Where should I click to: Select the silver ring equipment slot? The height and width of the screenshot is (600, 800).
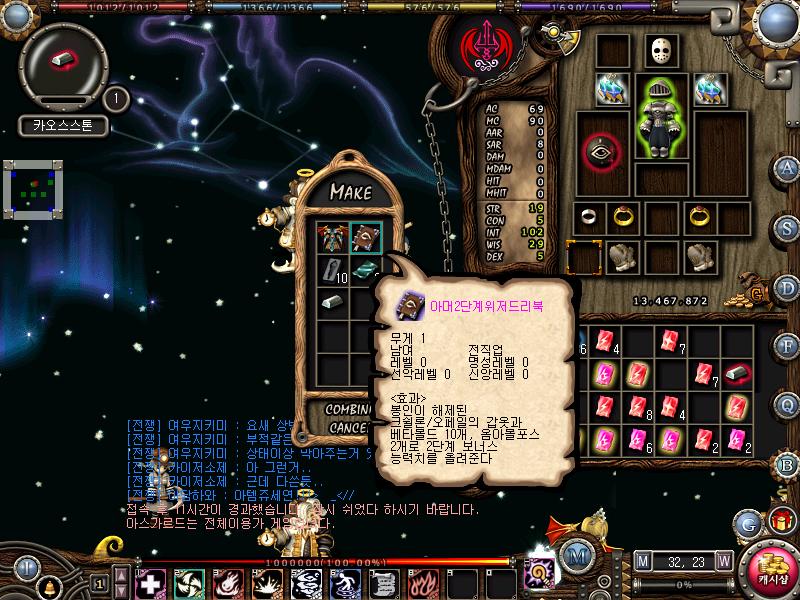(x=591, y=217)
